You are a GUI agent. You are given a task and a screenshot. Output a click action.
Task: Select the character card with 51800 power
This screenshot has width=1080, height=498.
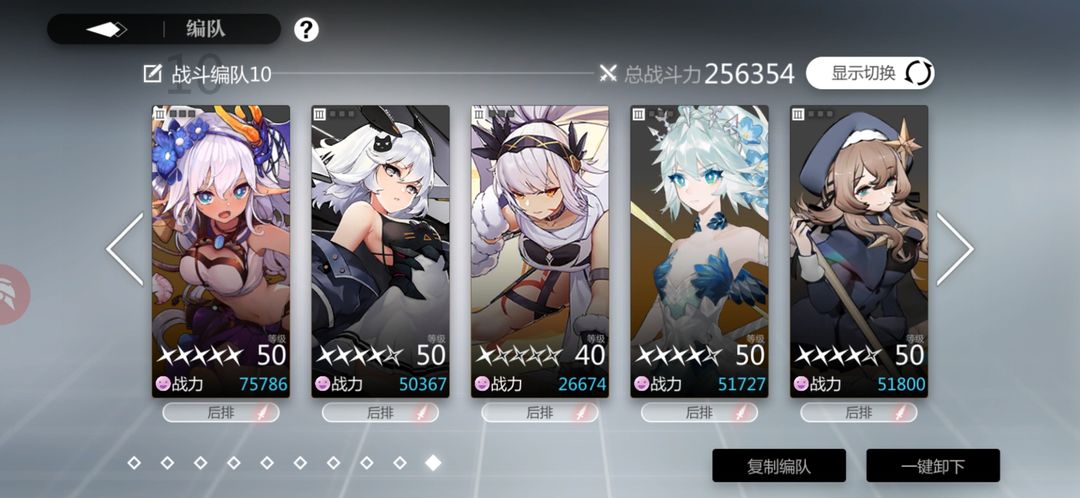859,250
